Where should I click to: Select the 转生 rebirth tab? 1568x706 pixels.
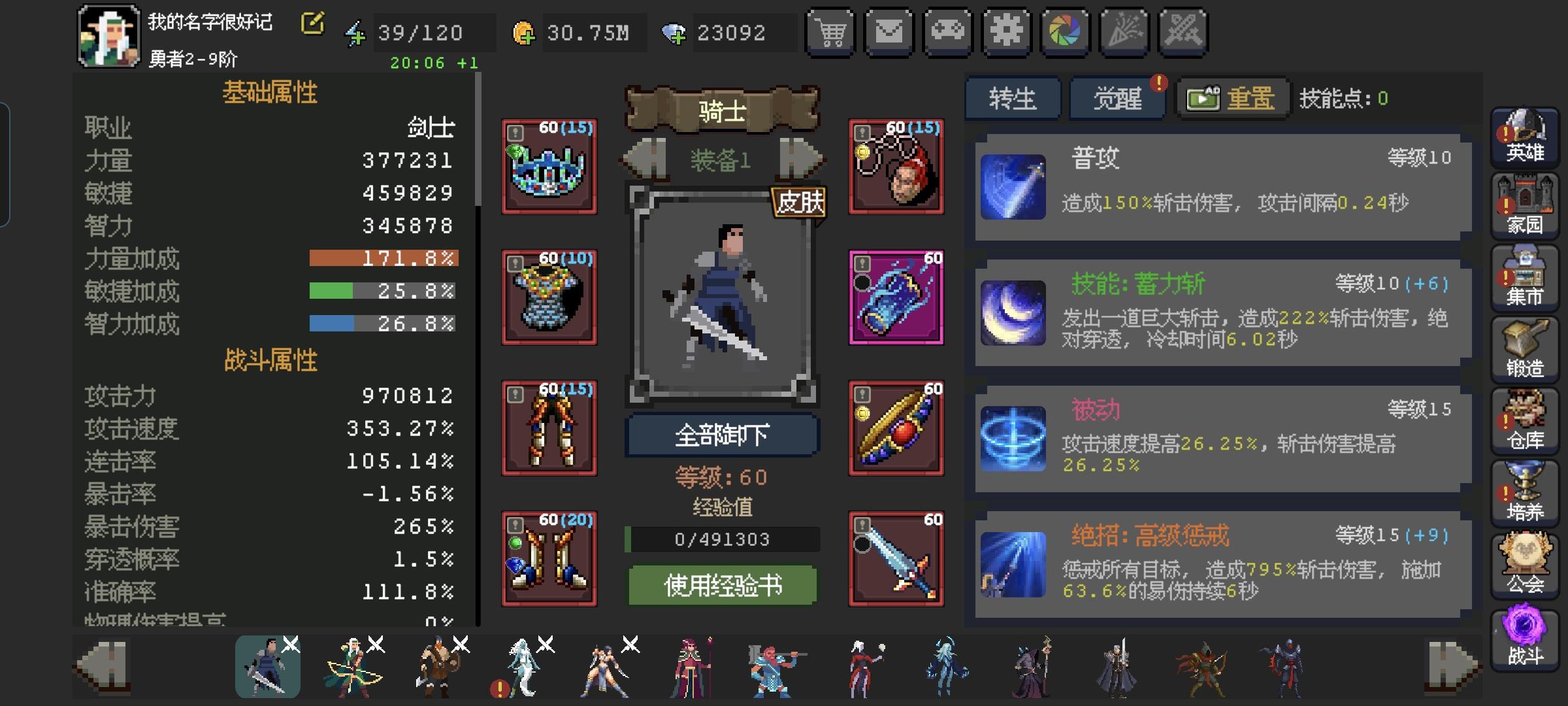click(1013, 97)
